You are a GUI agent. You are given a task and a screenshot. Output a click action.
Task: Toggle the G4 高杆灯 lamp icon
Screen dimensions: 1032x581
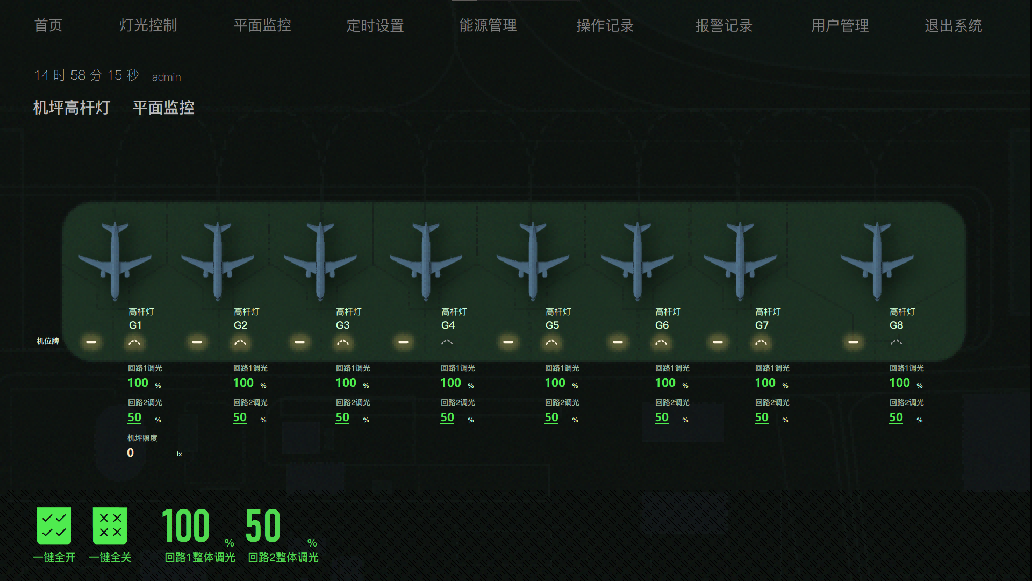point(447,343)
